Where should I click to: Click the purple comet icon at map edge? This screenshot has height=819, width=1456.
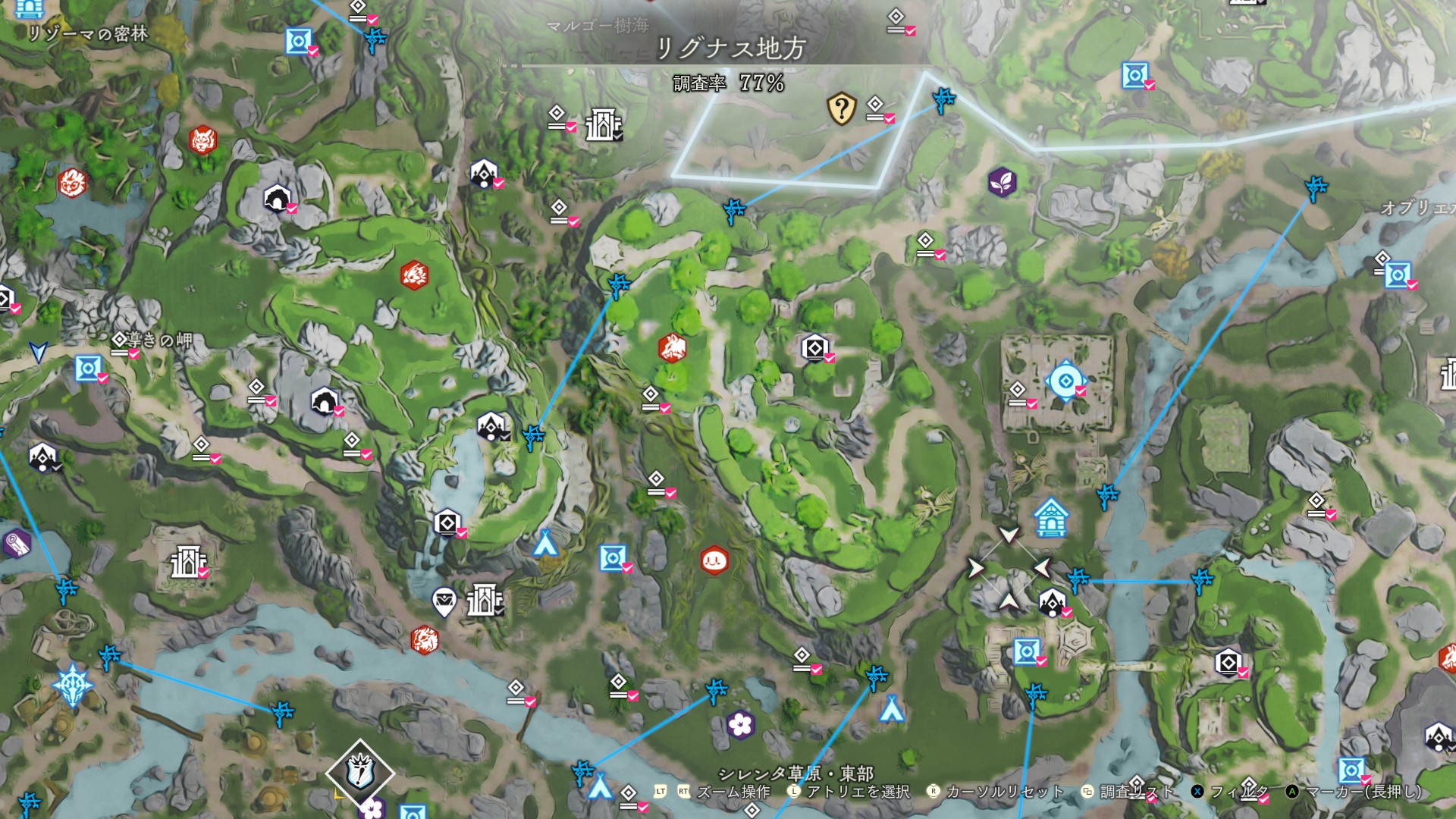click(15, 543)
